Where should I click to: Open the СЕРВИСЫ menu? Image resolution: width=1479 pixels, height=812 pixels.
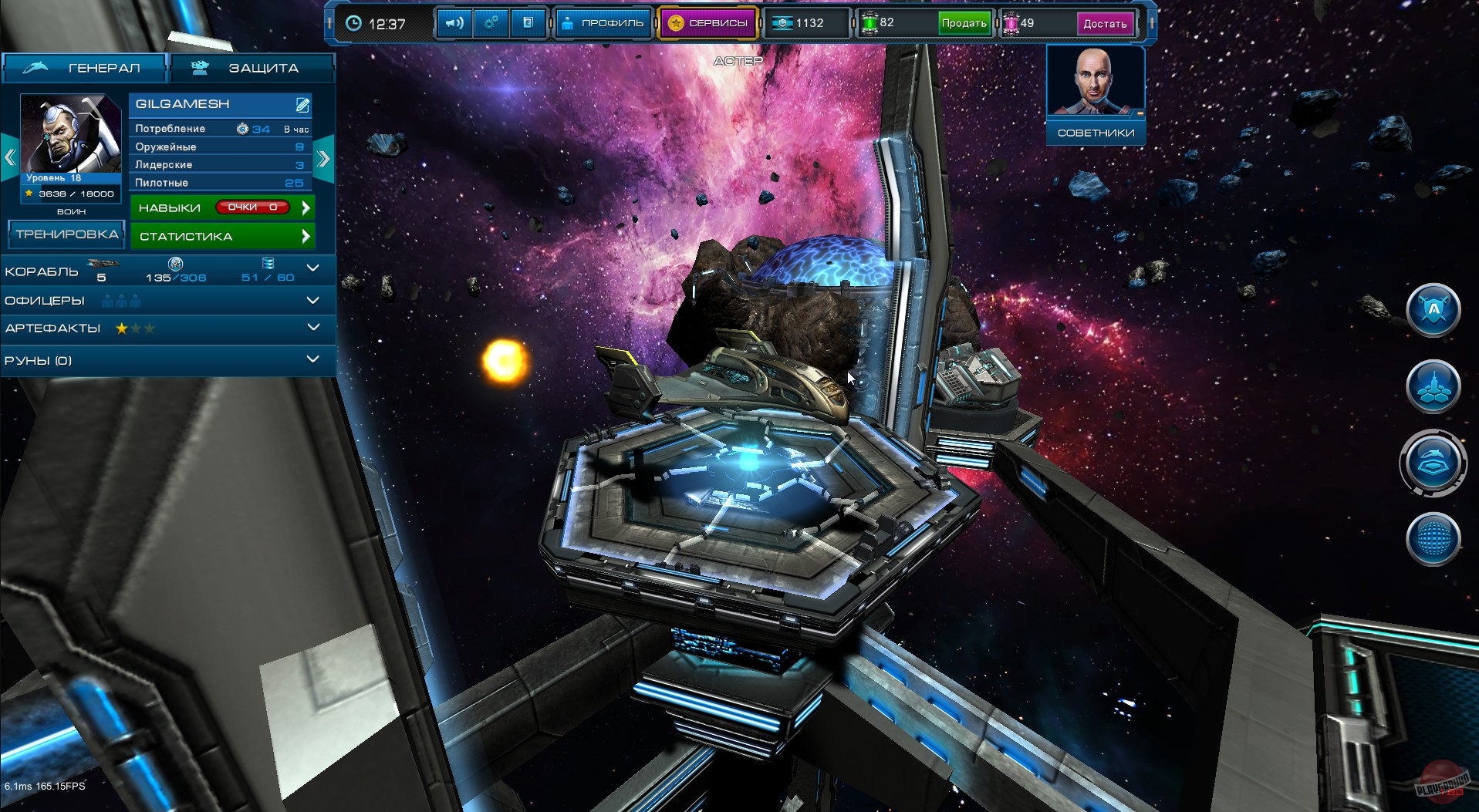706,22
